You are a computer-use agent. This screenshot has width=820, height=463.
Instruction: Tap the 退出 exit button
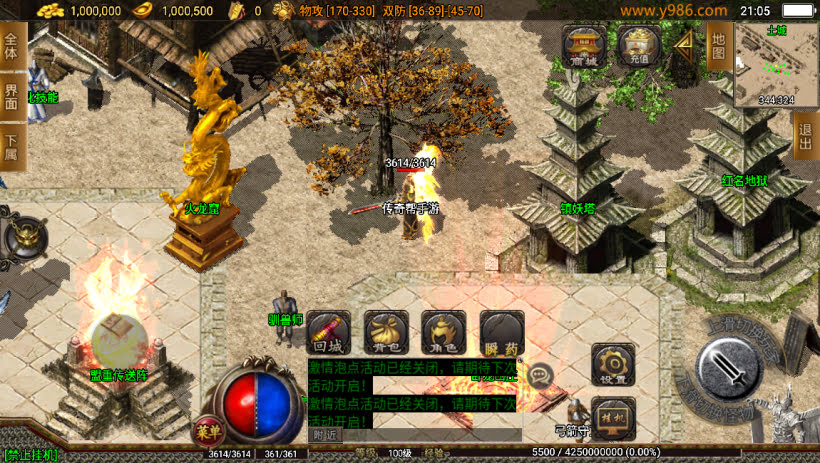[x=807, y=135]
